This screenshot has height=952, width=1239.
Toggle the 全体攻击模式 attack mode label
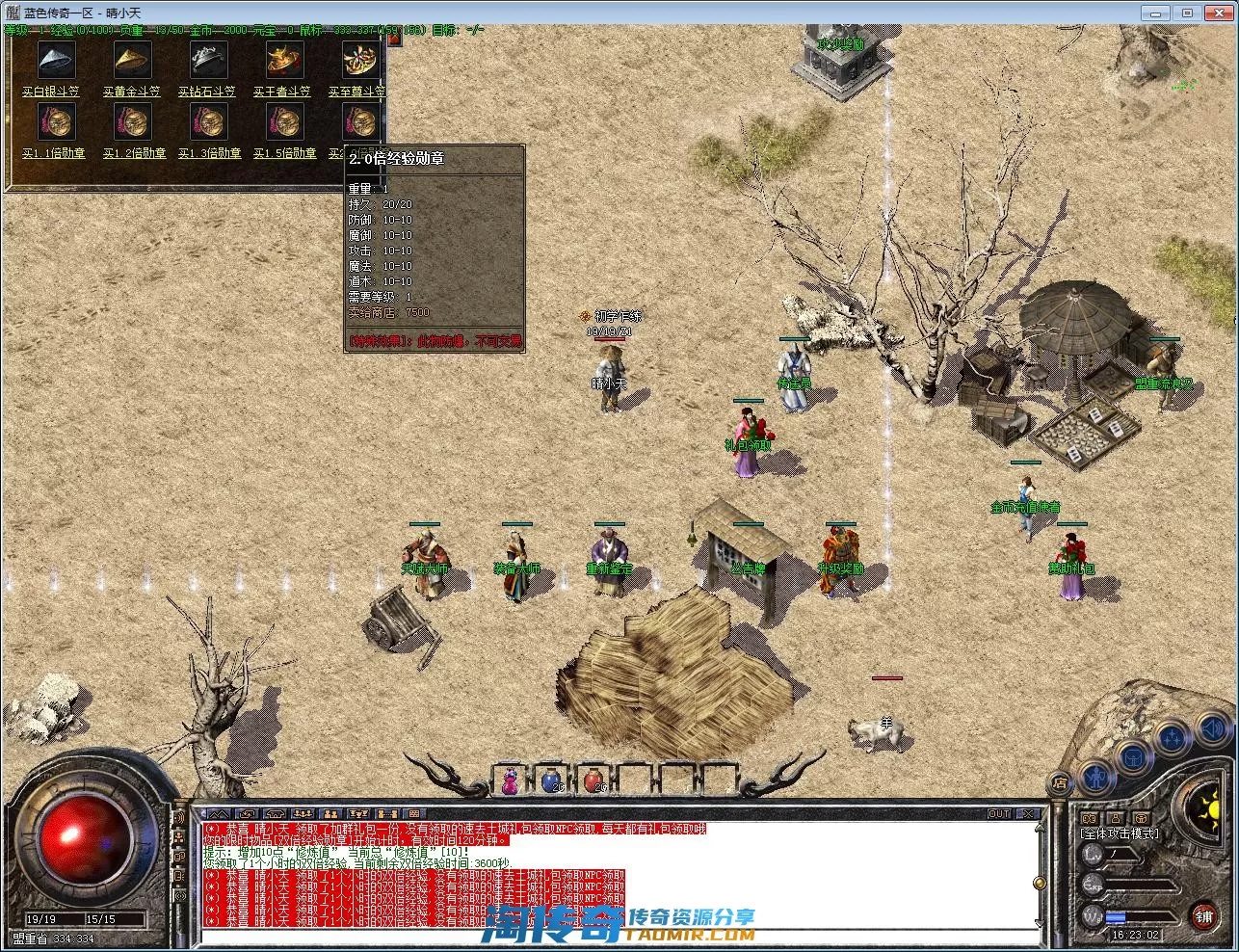tap(1120, 834)
